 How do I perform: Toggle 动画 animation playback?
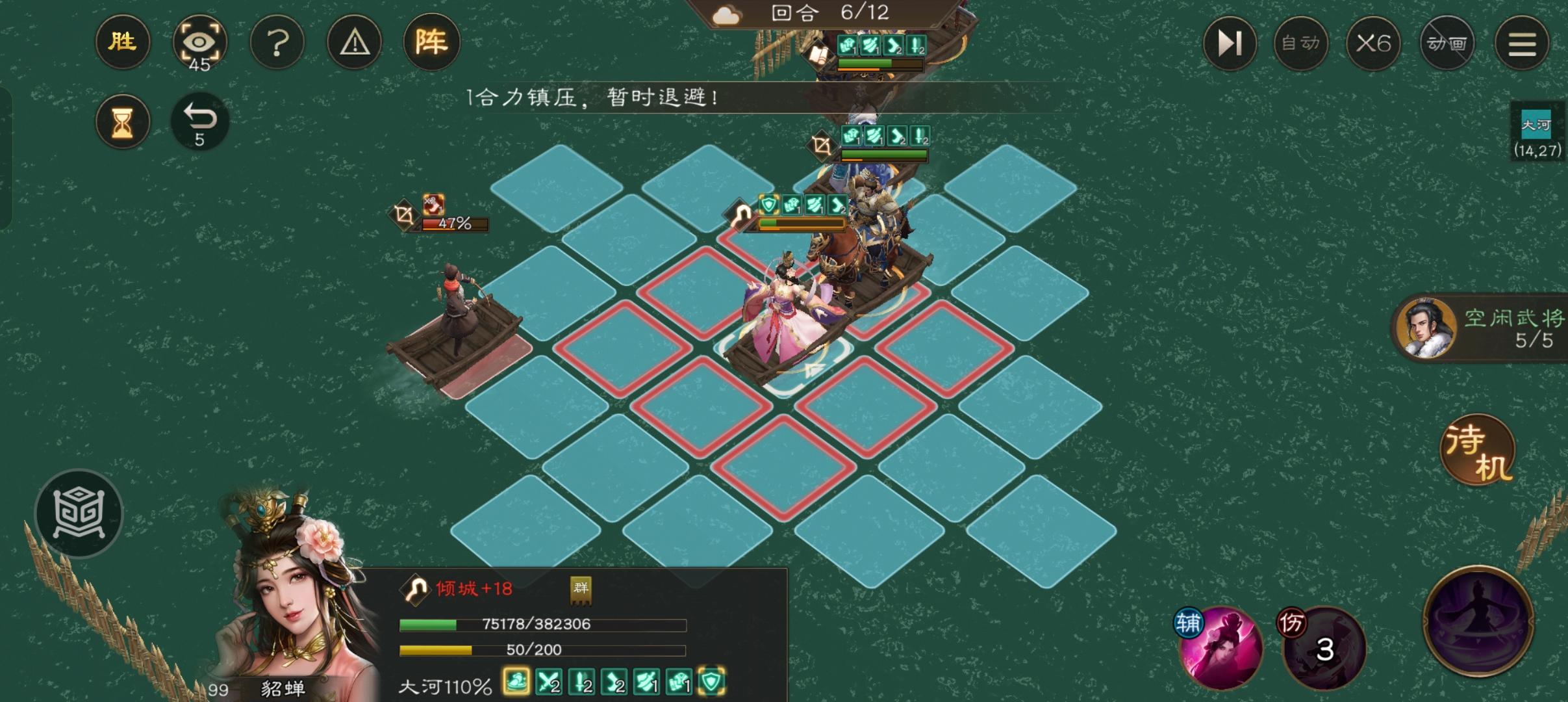coord(1447,43)
